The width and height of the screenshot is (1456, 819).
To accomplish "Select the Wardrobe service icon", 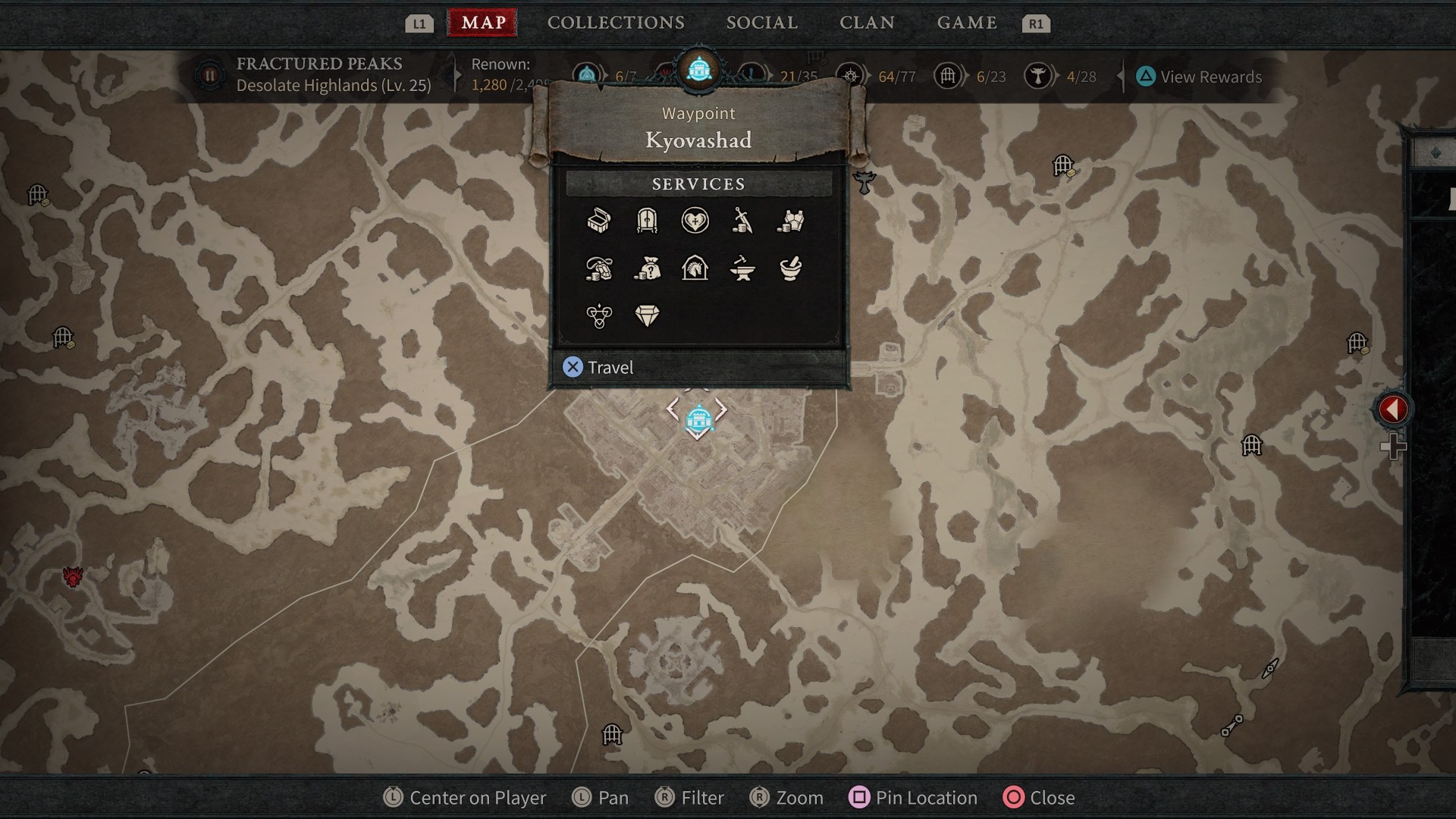I will [648, 221].
